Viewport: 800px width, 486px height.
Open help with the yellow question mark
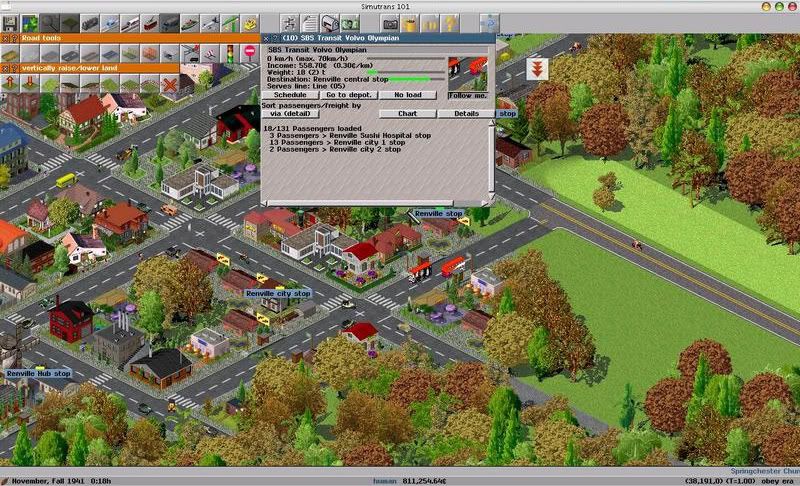451,22
